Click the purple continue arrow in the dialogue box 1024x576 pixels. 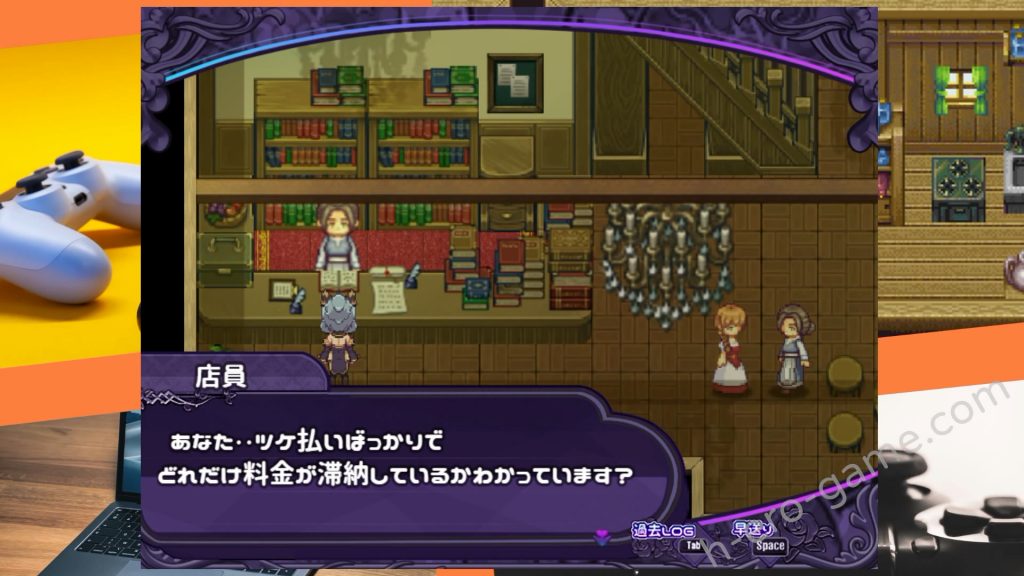coord(601,538)
